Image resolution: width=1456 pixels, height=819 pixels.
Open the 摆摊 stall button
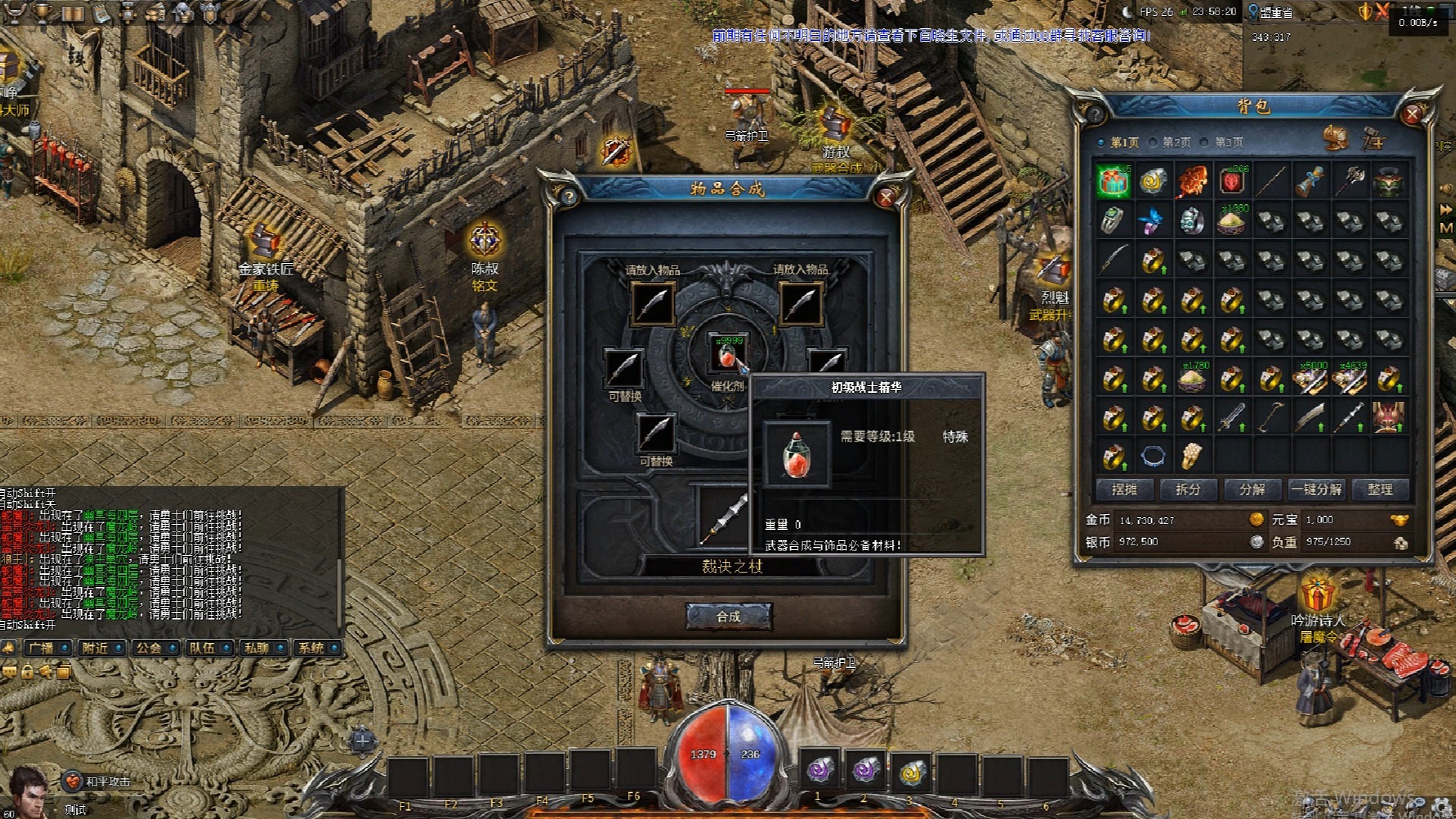point(1124,490)
